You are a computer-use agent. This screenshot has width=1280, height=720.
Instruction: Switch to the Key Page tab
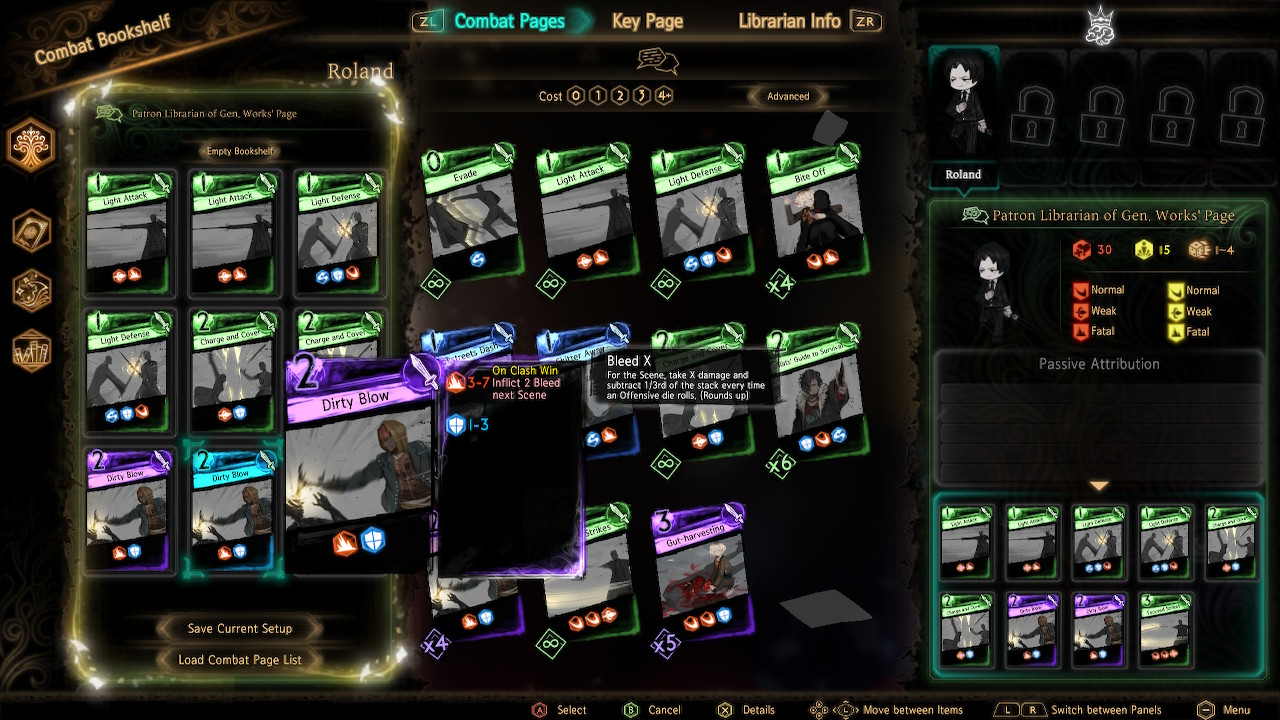click(x=646, y=21)
